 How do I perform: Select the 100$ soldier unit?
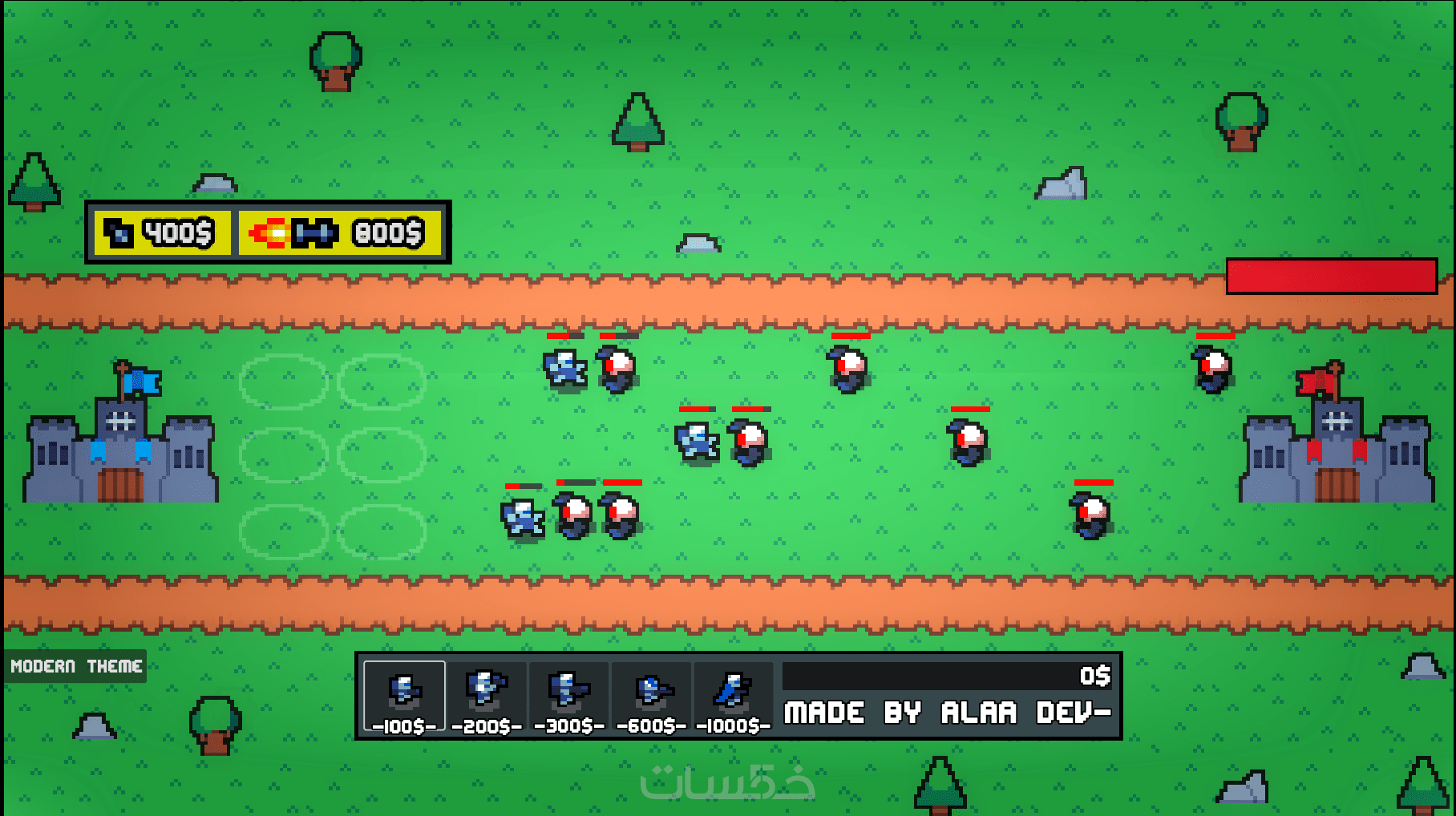coord(404,696)
